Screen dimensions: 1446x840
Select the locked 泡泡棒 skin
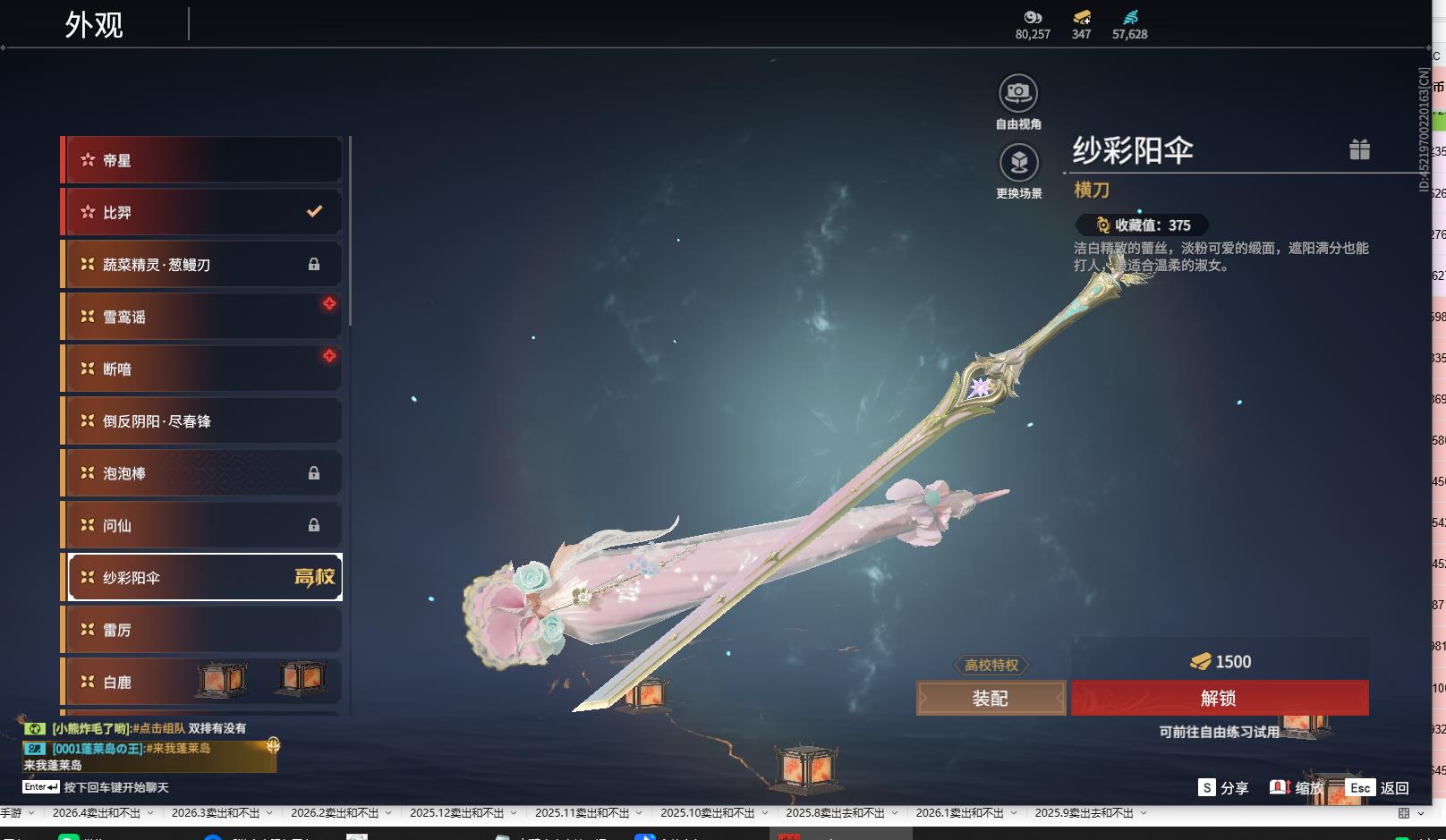coord(202,473)
